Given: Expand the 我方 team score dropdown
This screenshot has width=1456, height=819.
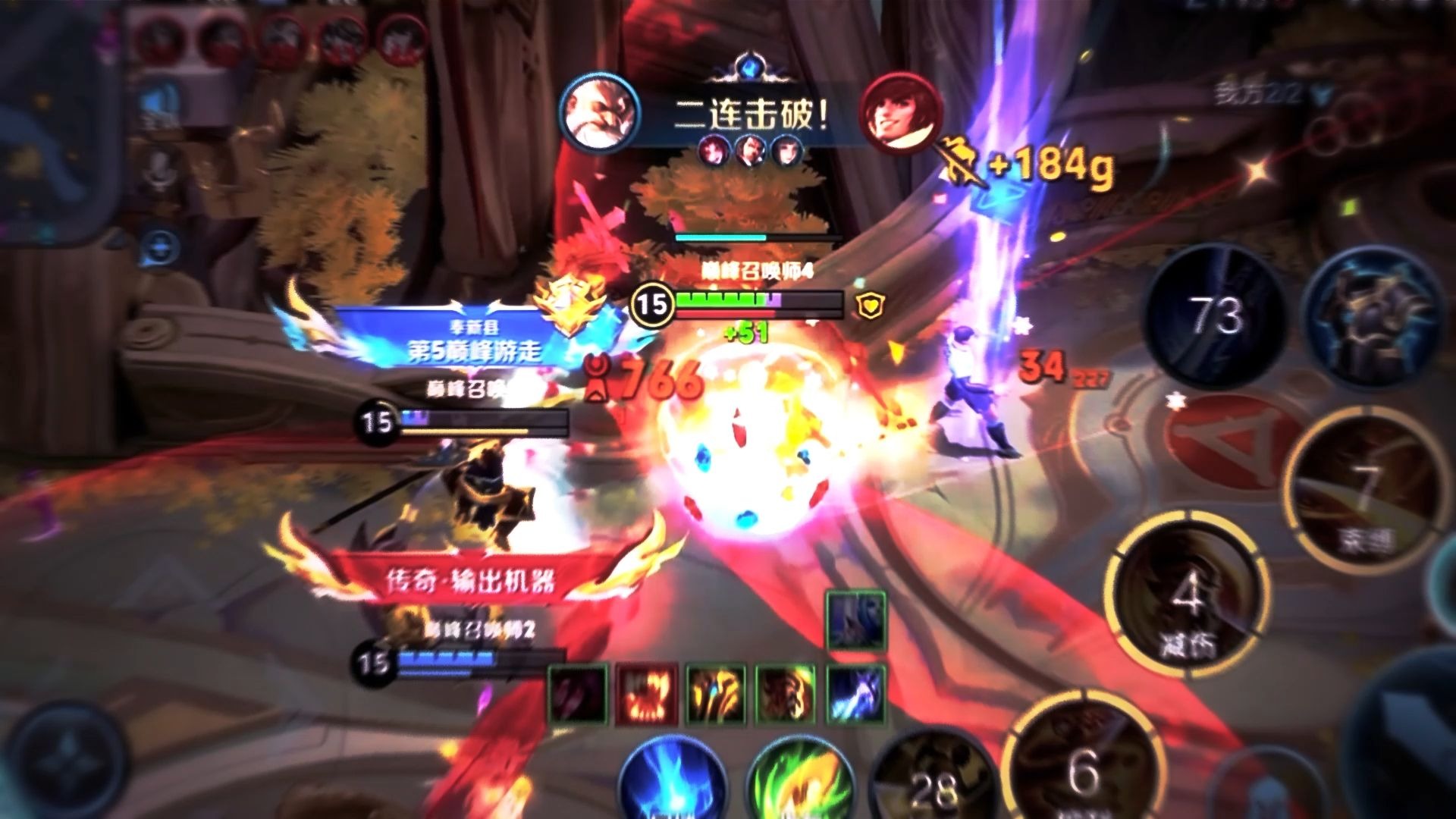Looking at the screenshot, I should (x=1323, y=94).
